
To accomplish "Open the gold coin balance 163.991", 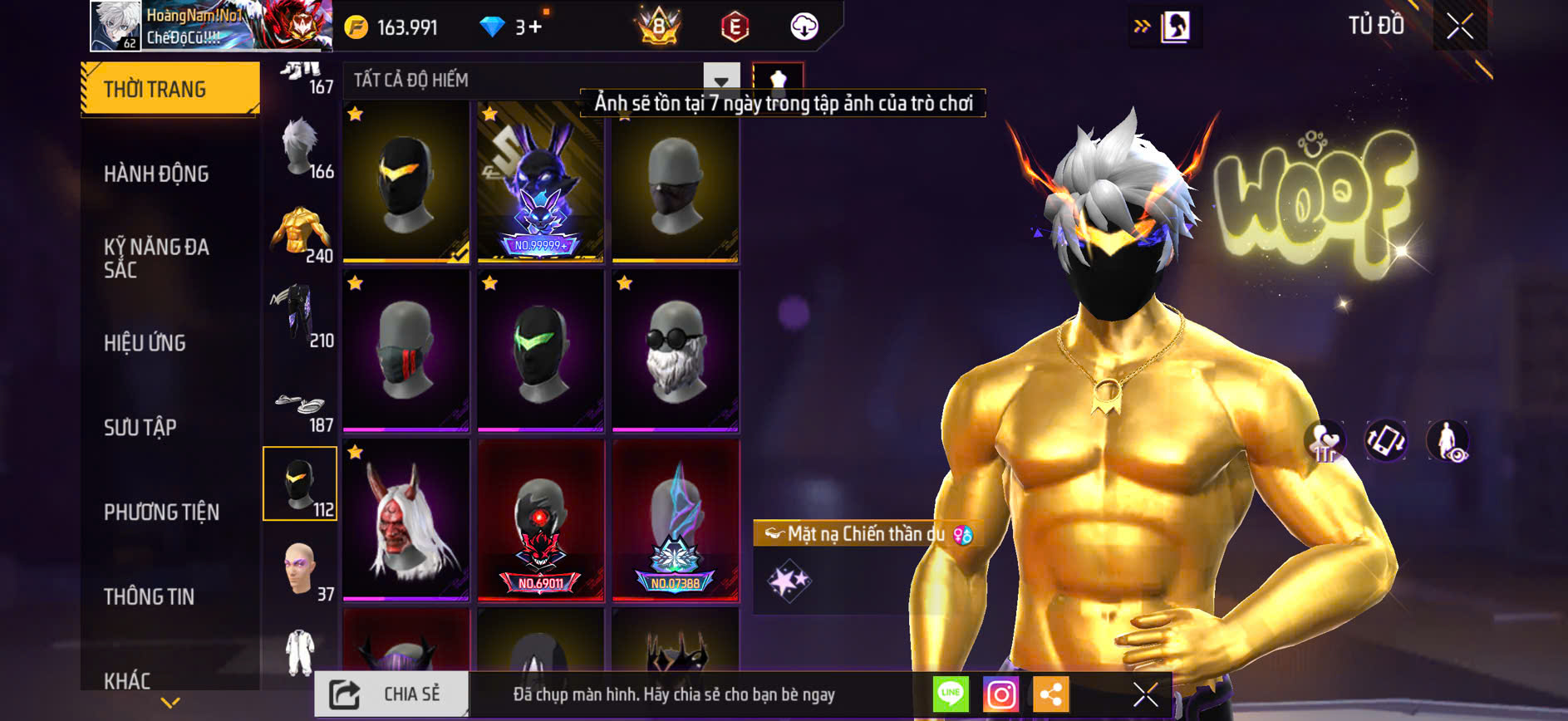I will click(390, 26).
